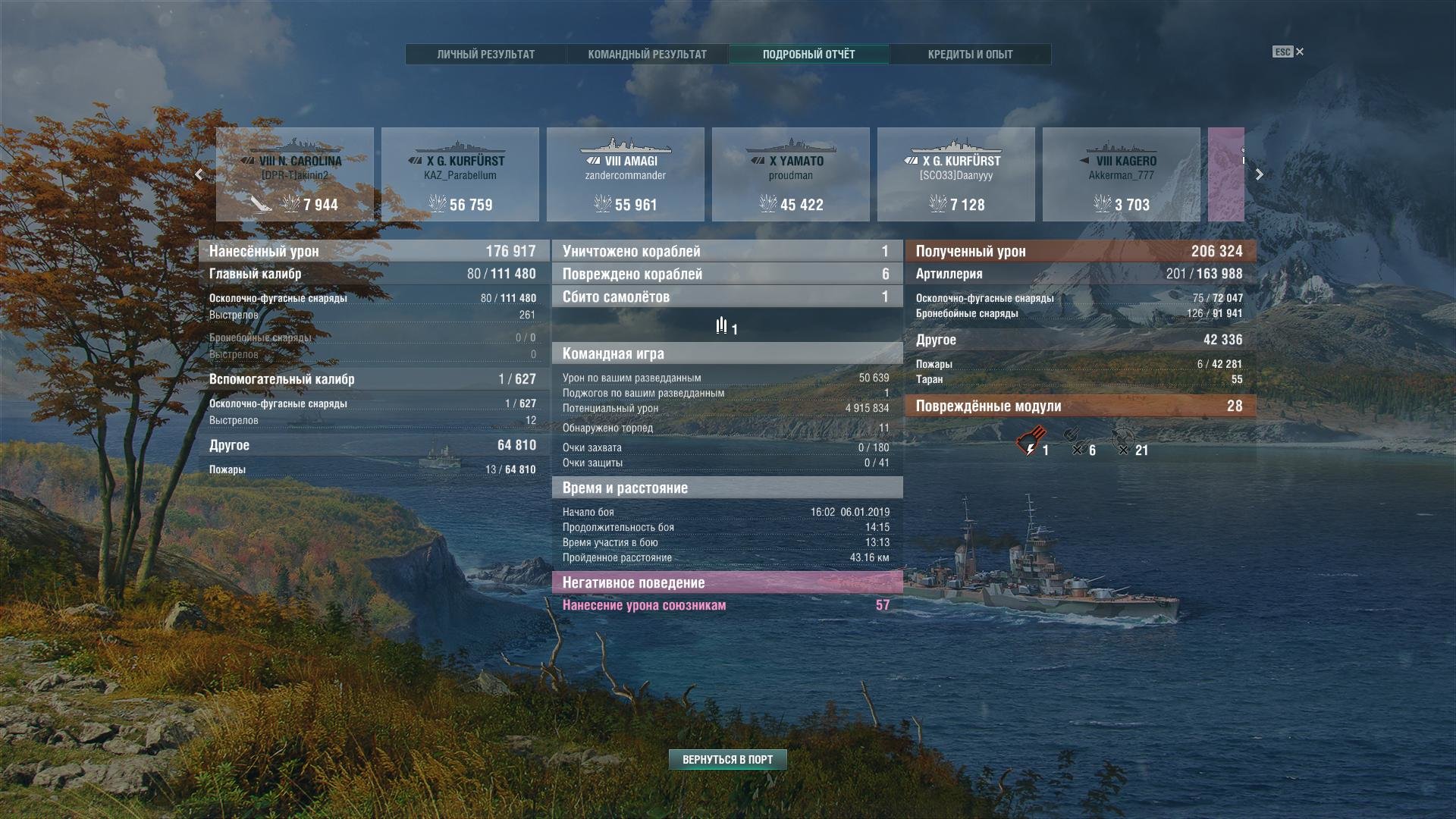Viewport: 1456px width, 819px height.
Task: Click Вернуться в порт button
Action: tap(727, 760)
